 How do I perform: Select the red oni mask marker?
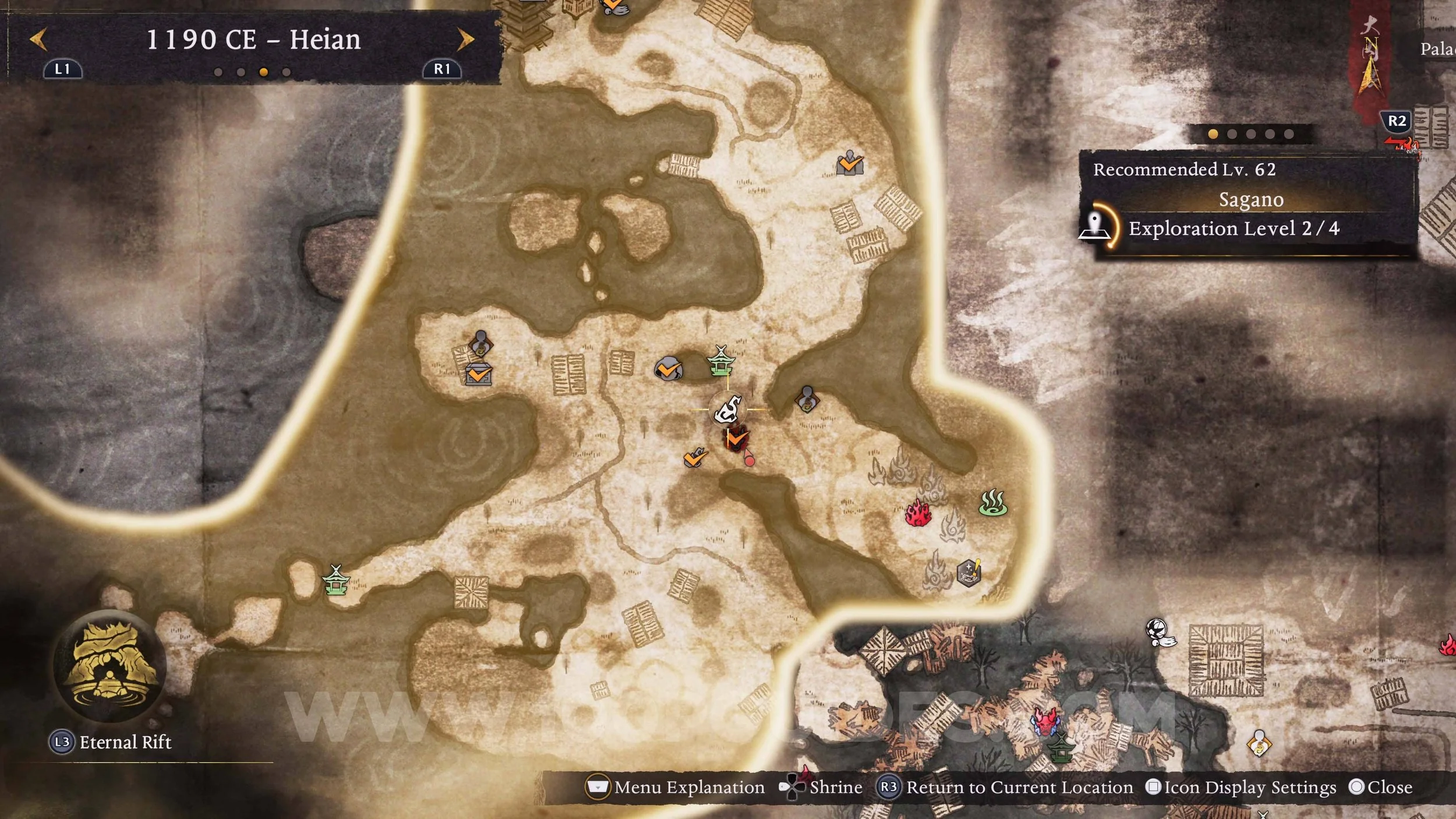click(1047, 722)
